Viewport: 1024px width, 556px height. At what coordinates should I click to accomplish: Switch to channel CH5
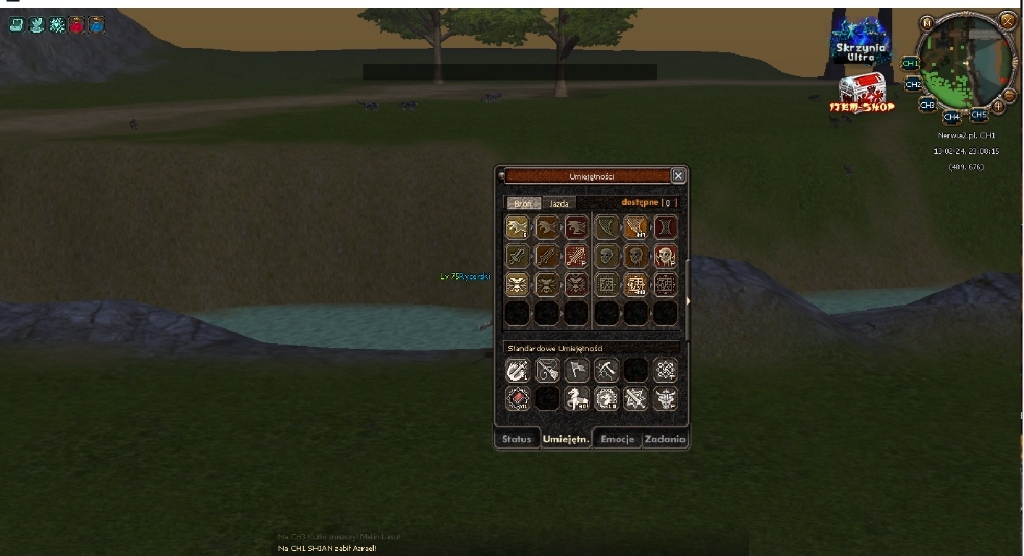[x=978, y=115]
